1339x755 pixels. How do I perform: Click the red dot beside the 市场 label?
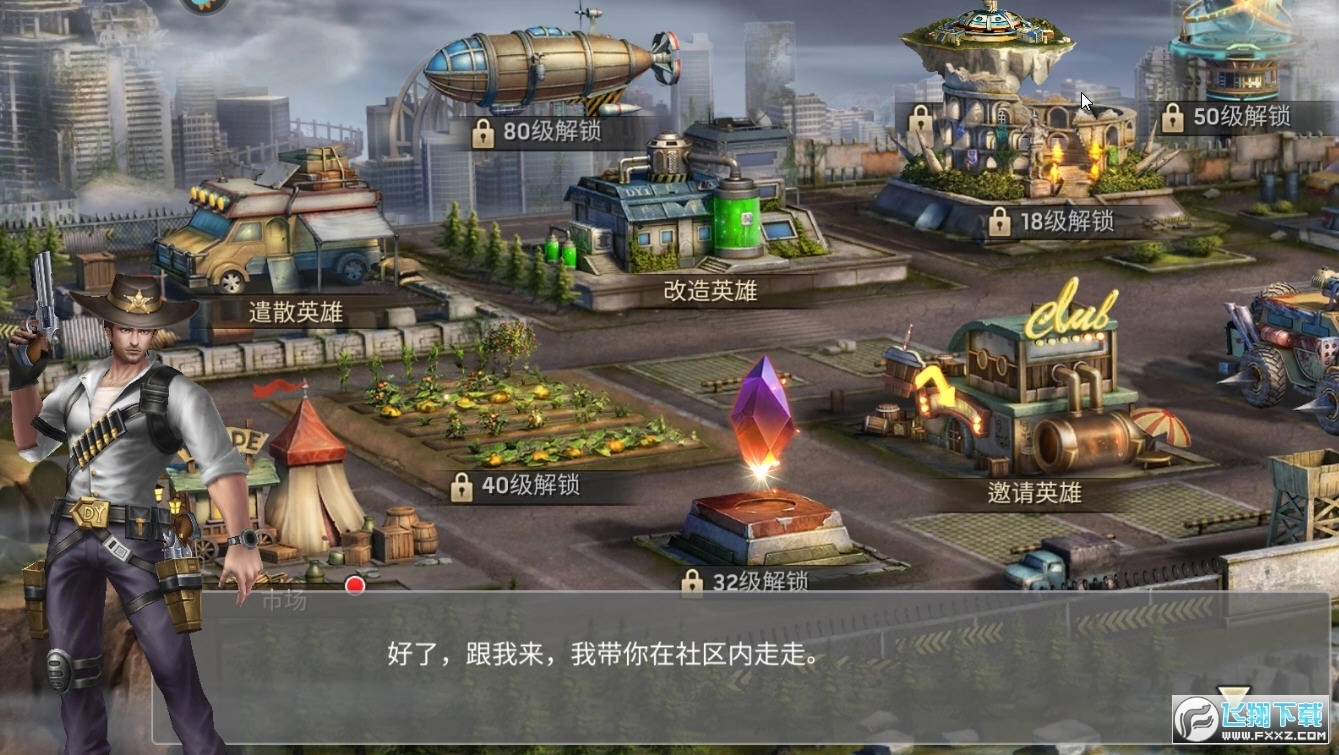(355, 583)
